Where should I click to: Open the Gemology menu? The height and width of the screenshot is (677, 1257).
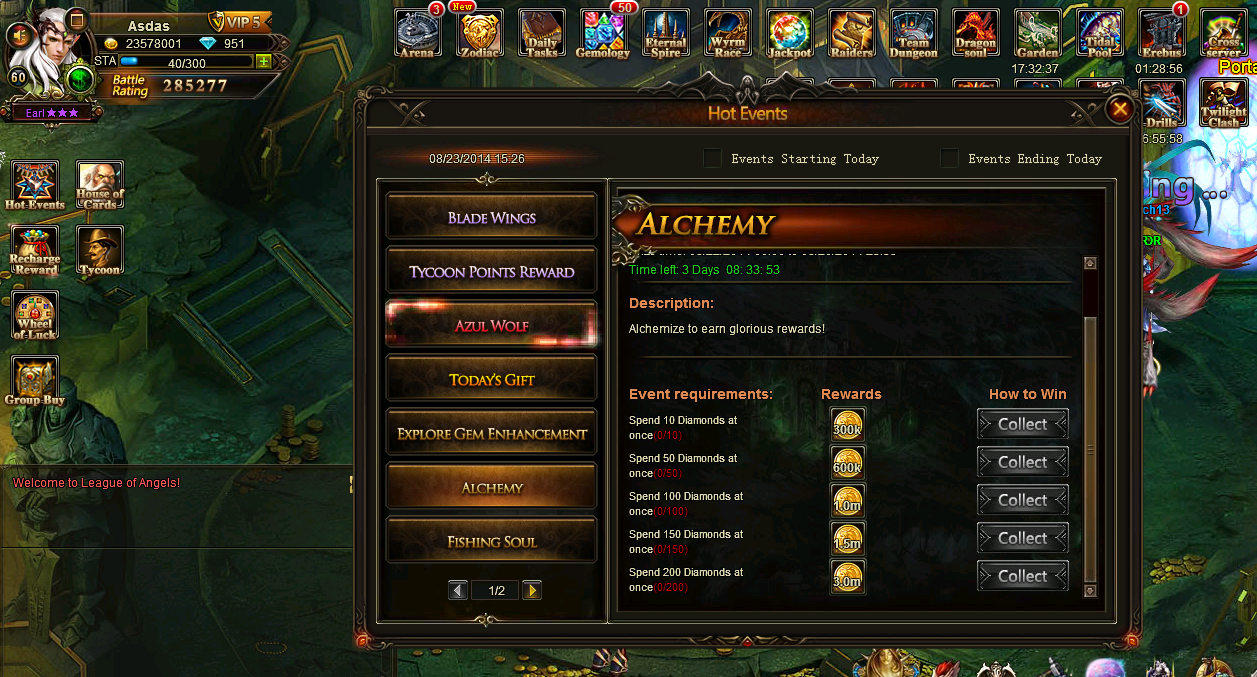tap(603, 34)
